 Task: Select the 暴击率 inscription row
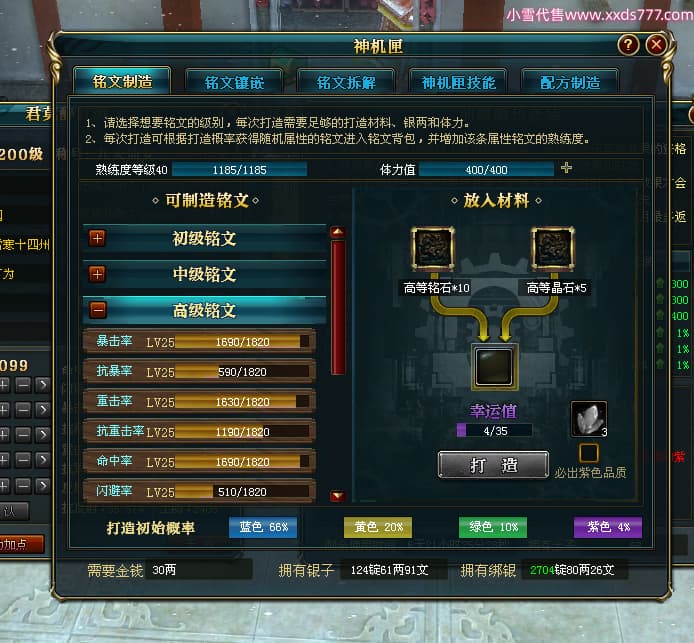(199, 342)
